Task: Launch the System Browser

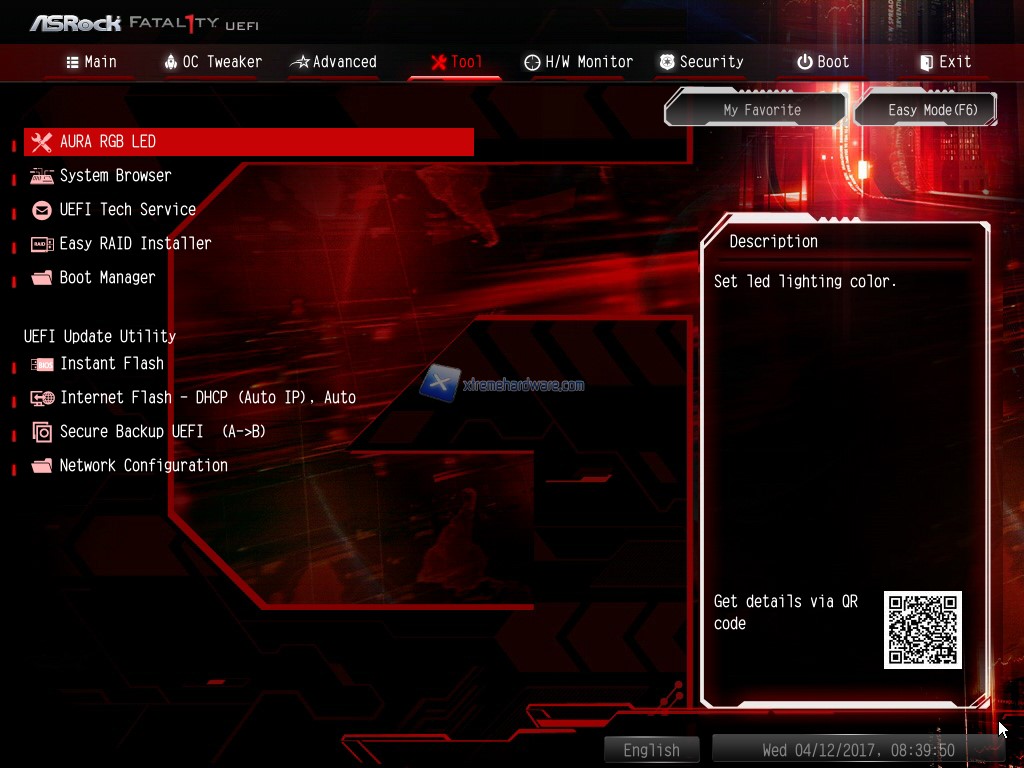Action: tap(115, 176)
